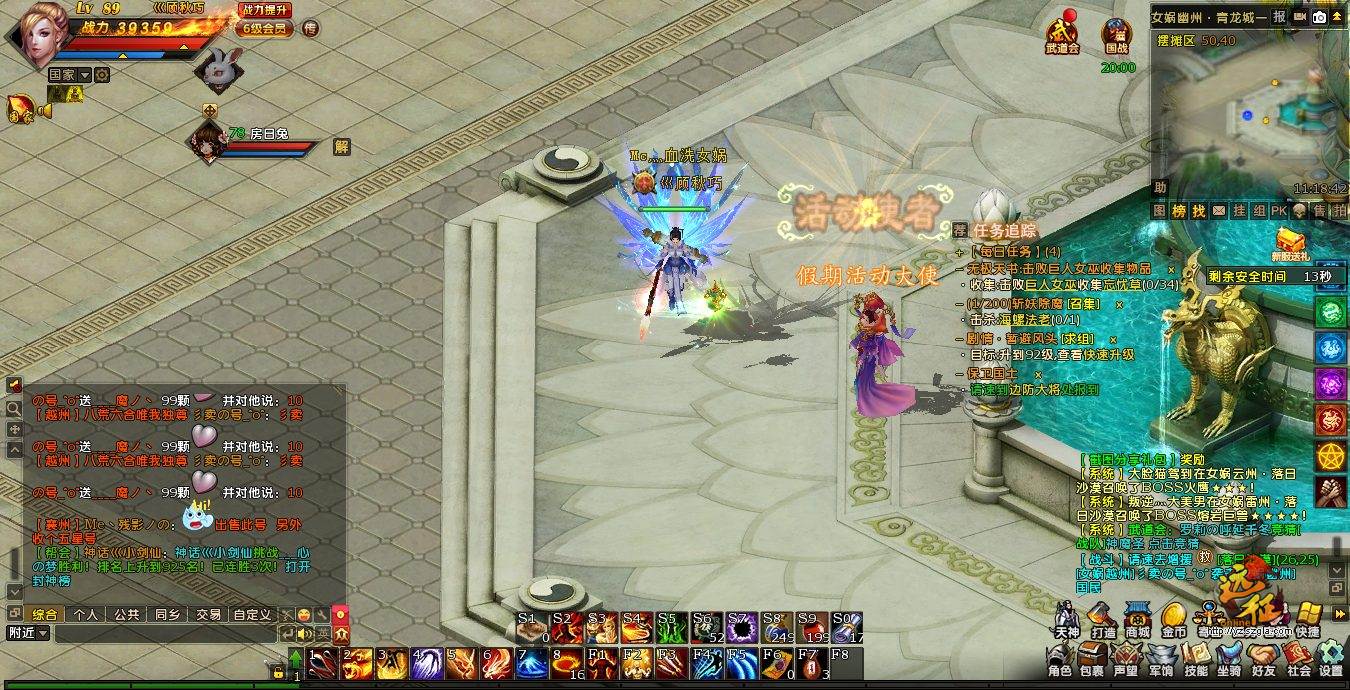This screenshot has height=690, width=1350.
Task: Take a screenshot with the camera button
Action: 1320,17
